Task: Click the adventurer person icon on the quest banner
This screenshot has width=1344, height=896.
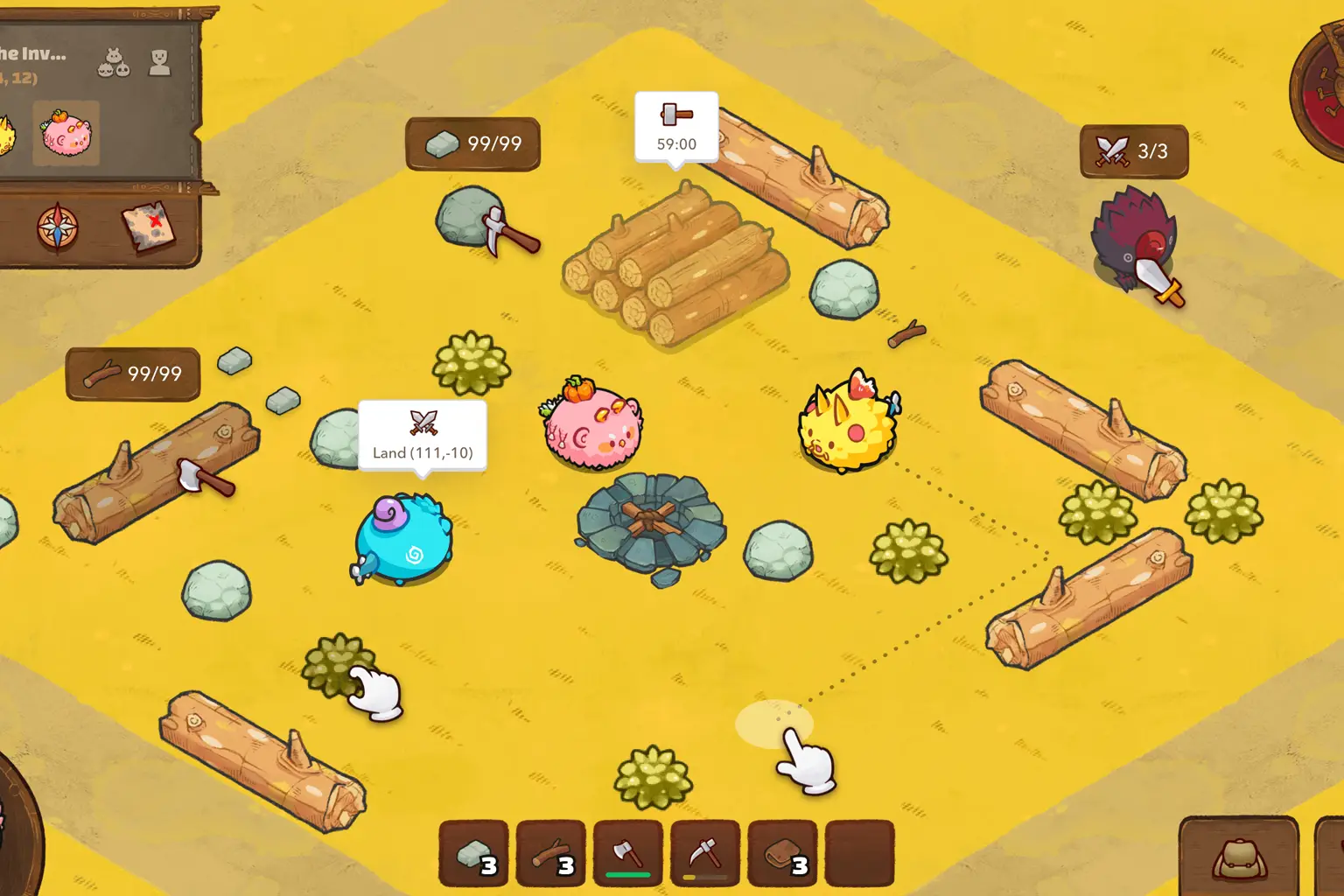Action: (x=159, y=63)
